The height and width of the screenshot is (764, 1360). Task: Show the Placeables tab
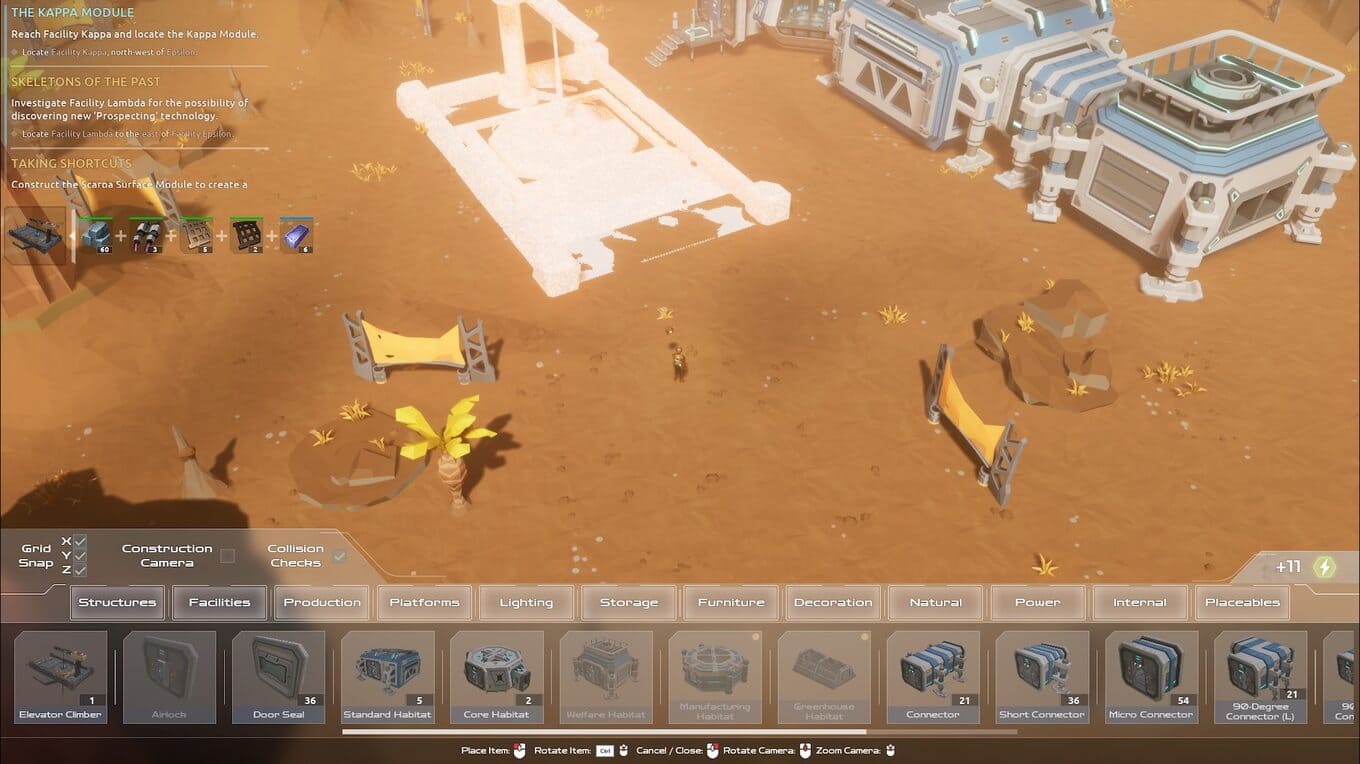pyautogui.click(x=1242, y=602)
